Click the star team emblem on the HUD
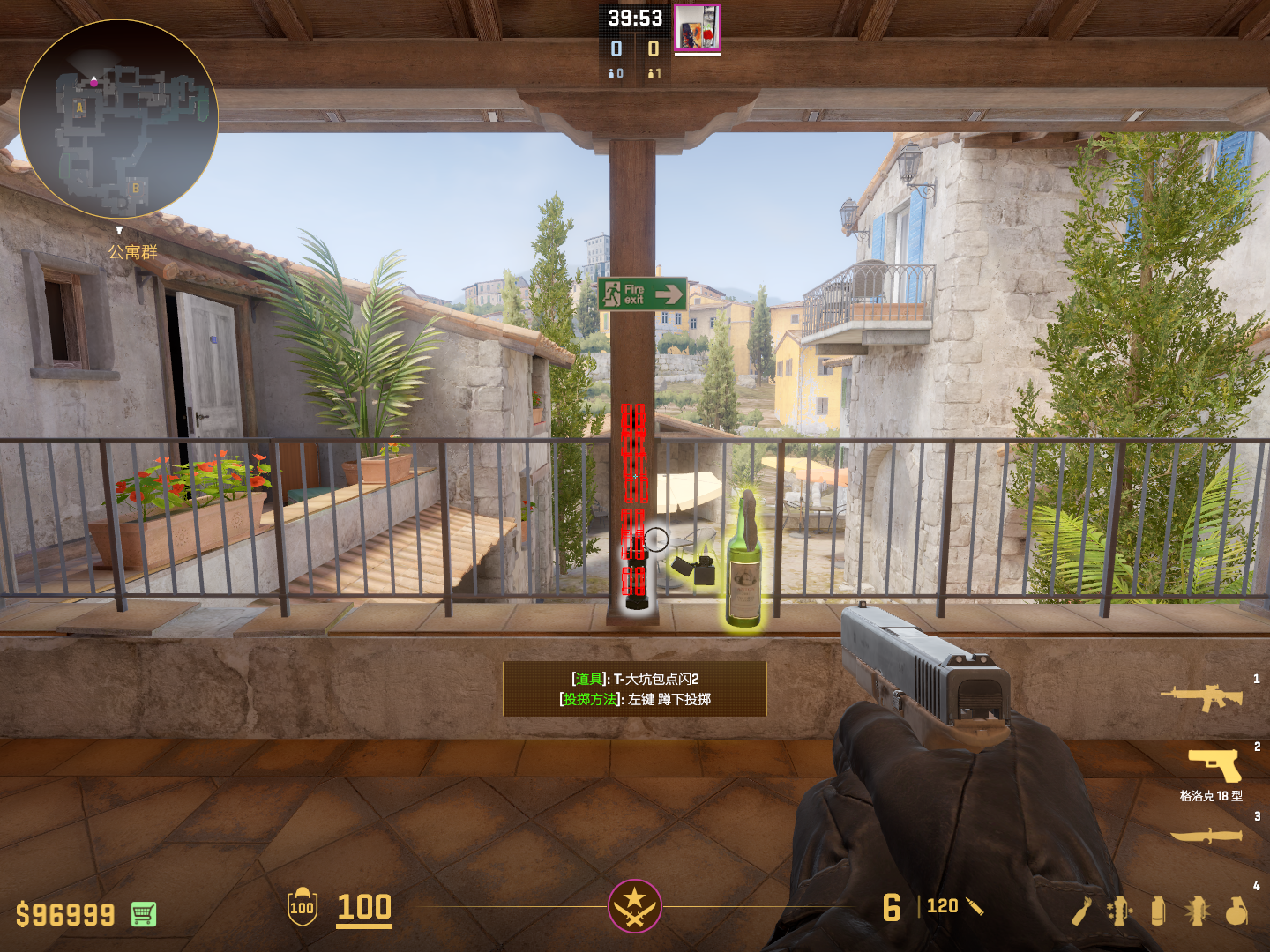 click(x=634, y=905)
